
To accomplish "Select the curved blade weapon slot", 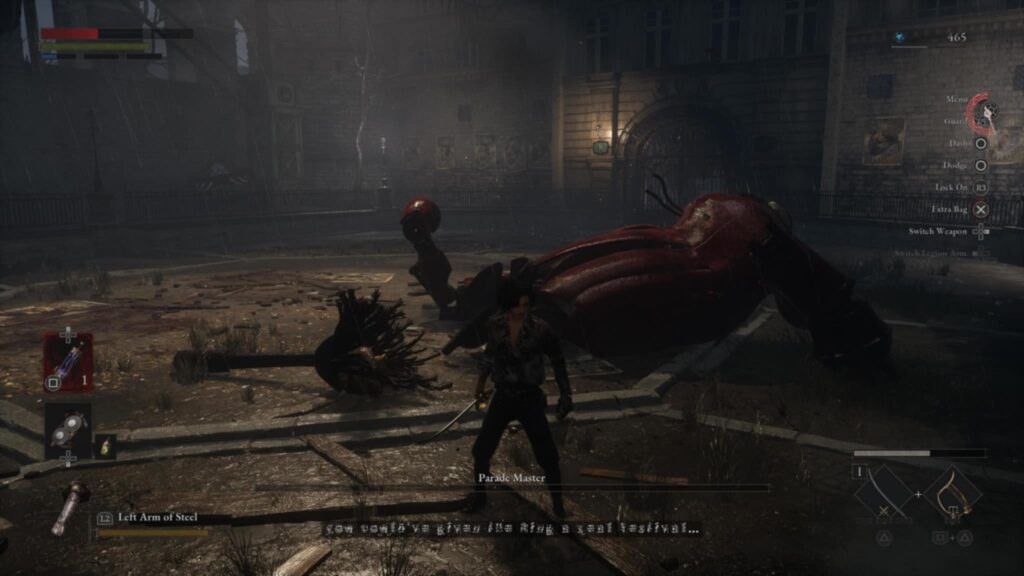I will click(883, 493).
